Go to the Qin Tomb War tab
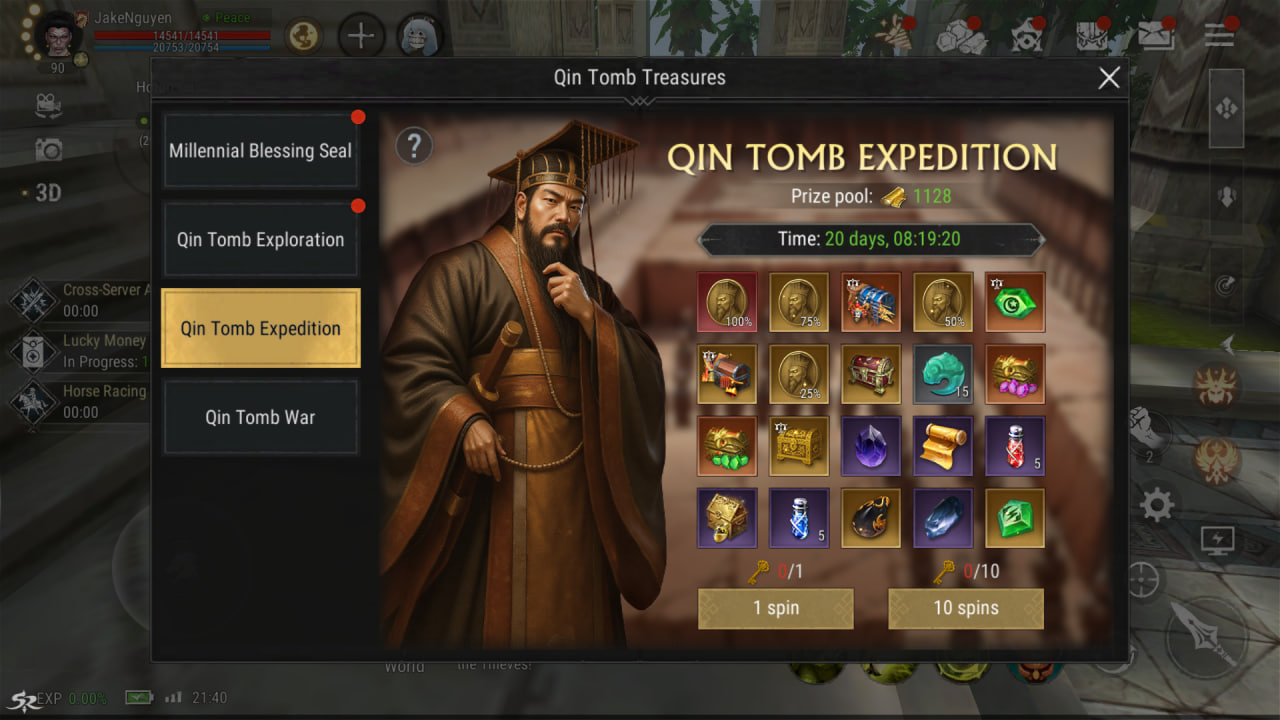 (260, 417)
